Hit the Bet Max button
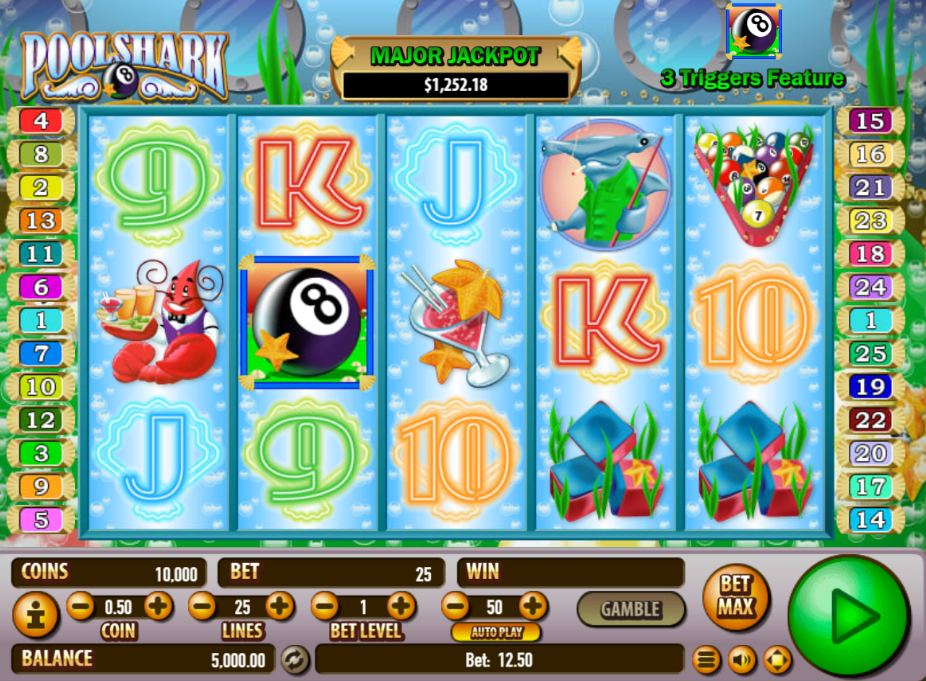The width and height of the screenshot is (926, 681). tap(734, 600)
